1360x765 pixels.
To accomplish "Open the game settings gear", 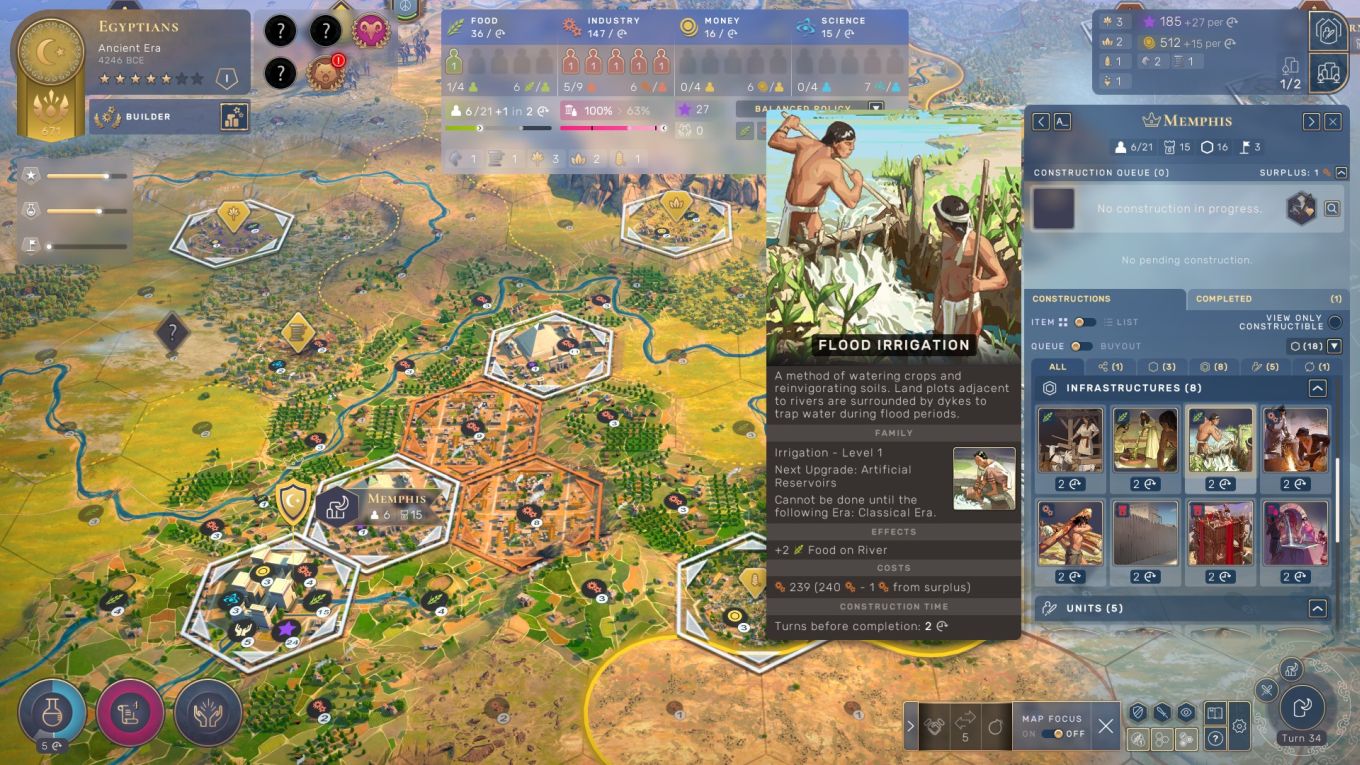I will 1240,726.
